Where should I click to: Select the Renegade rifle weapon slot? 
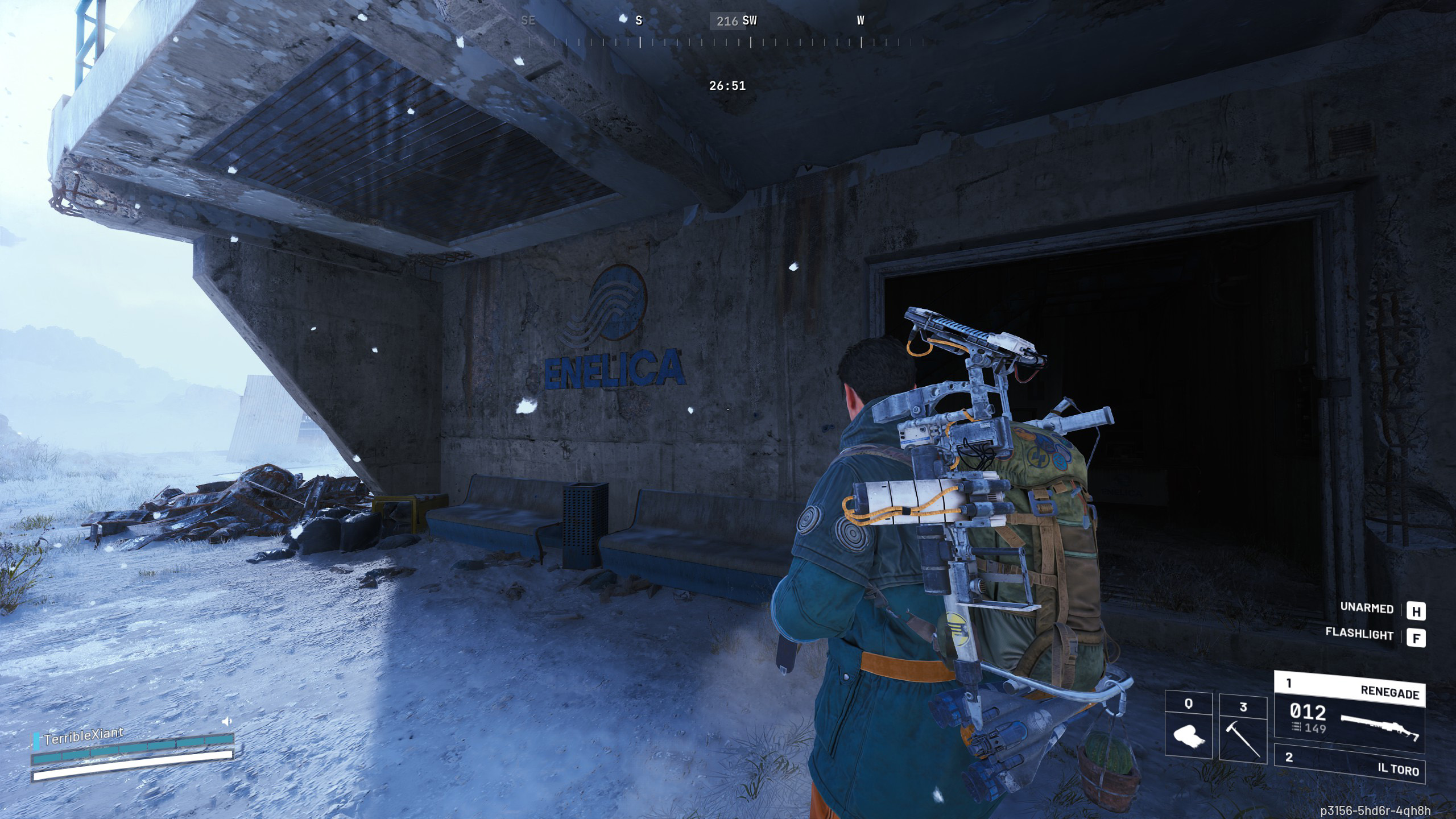pyautogui.click(x=1349, y=712)
